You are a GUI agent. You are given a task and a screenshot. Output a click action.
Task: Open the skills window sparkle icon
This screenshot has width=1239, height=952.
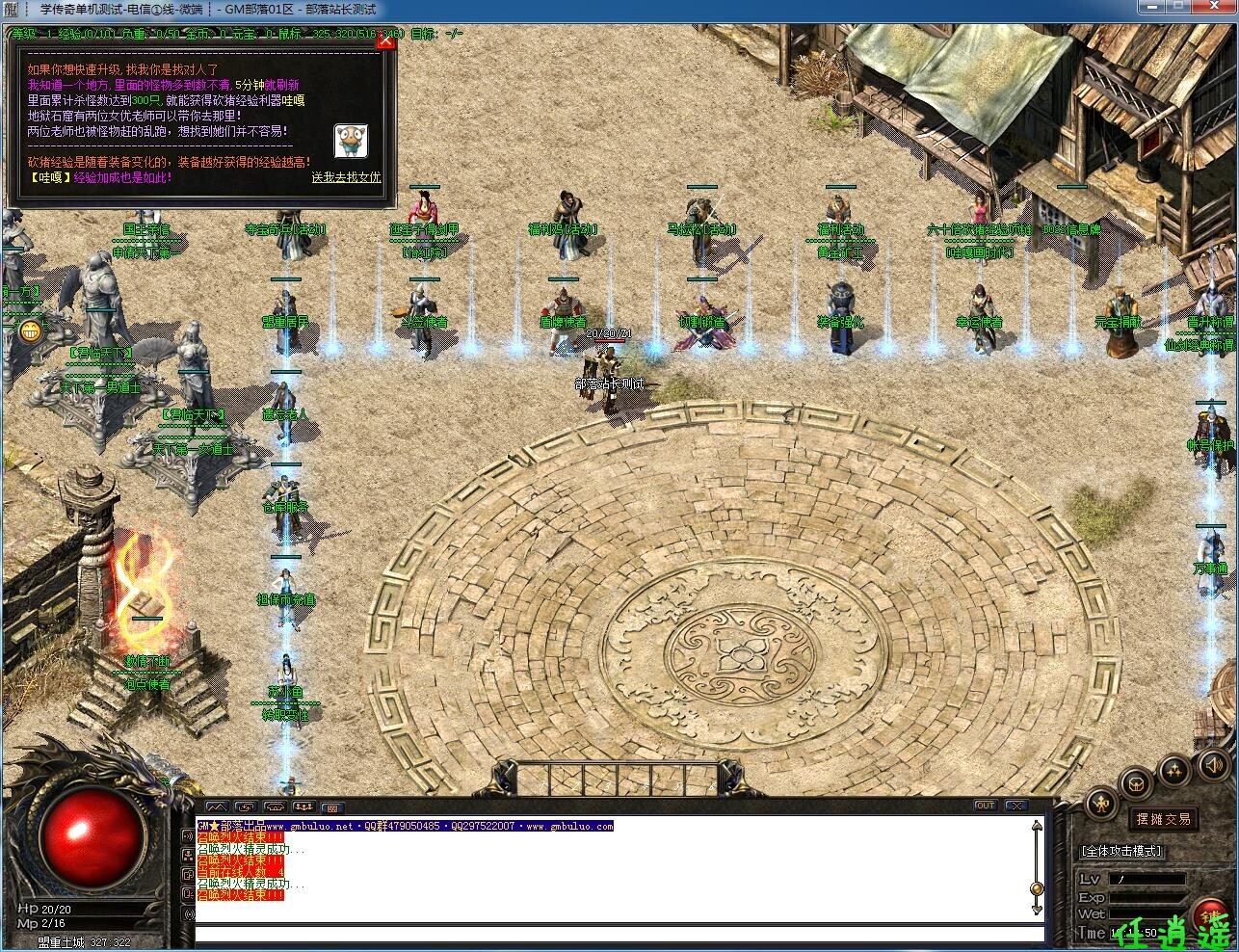tap(1173, 769)
